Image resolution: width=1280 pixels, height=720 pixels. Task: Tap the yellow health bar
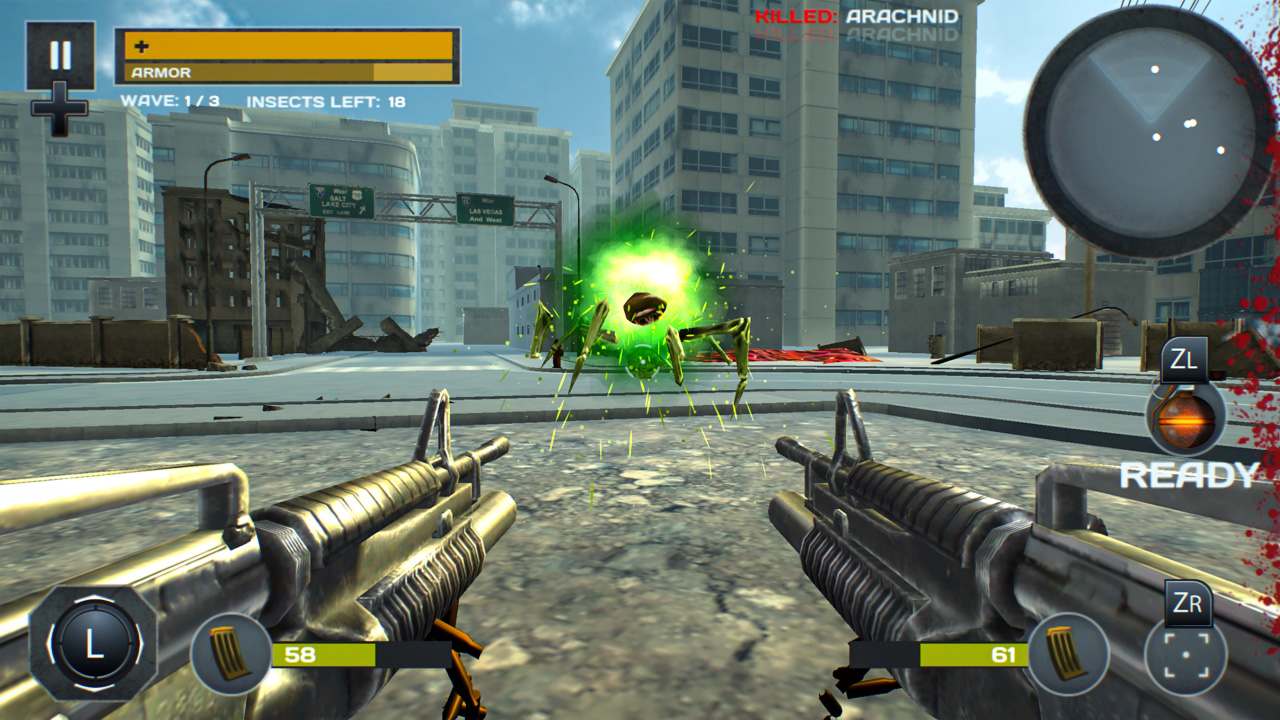click(x=290, y=45)
